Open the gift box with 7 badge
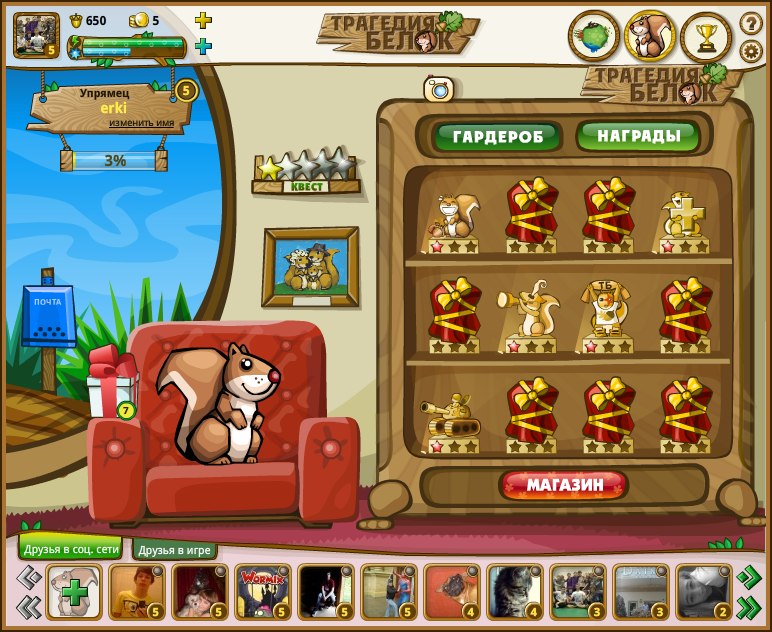This screenshot has width=772, height=632. point(110,384)
